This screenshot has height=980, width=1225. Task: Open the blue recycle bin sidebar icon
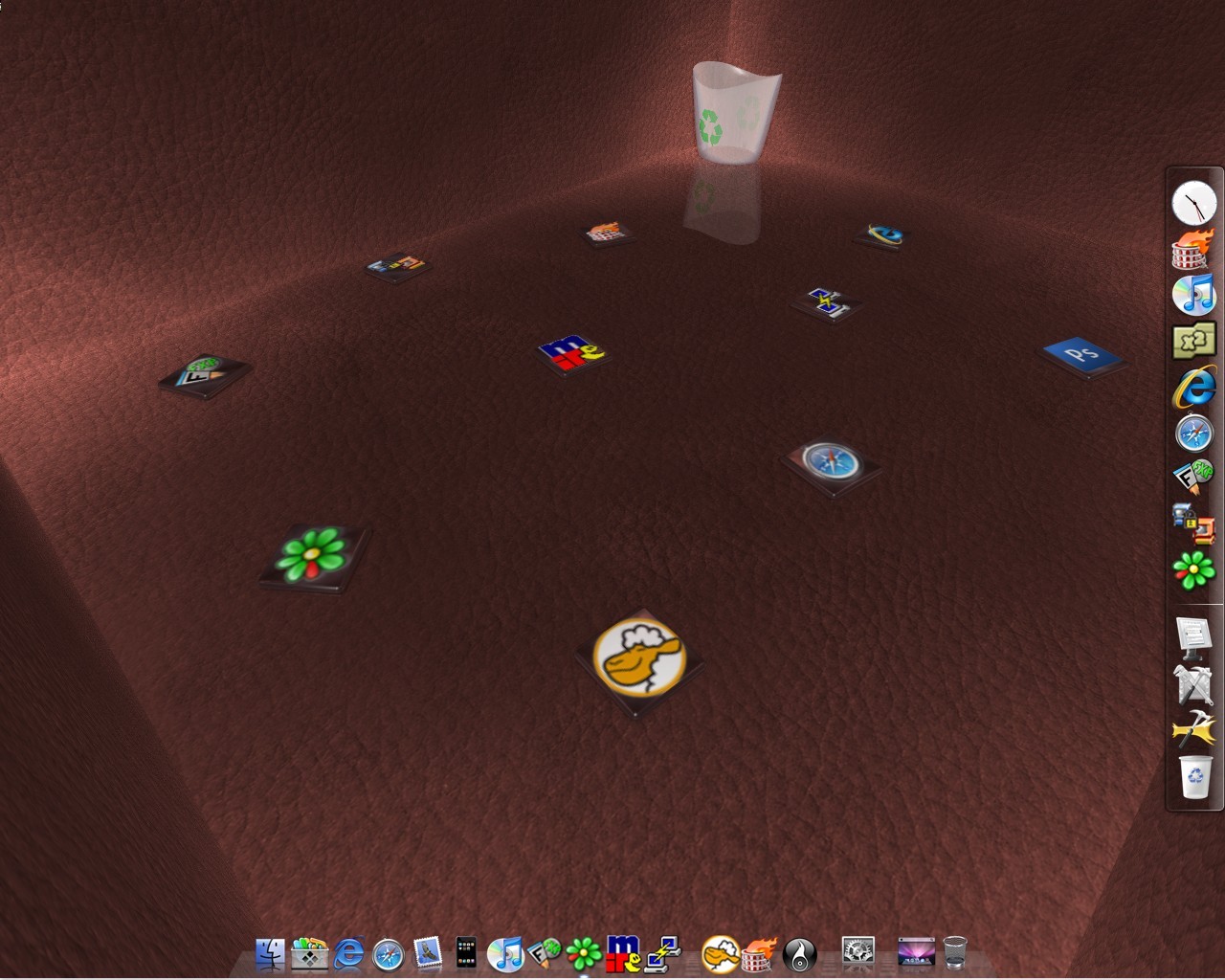pyautogui.click(x=1195, y=777)
